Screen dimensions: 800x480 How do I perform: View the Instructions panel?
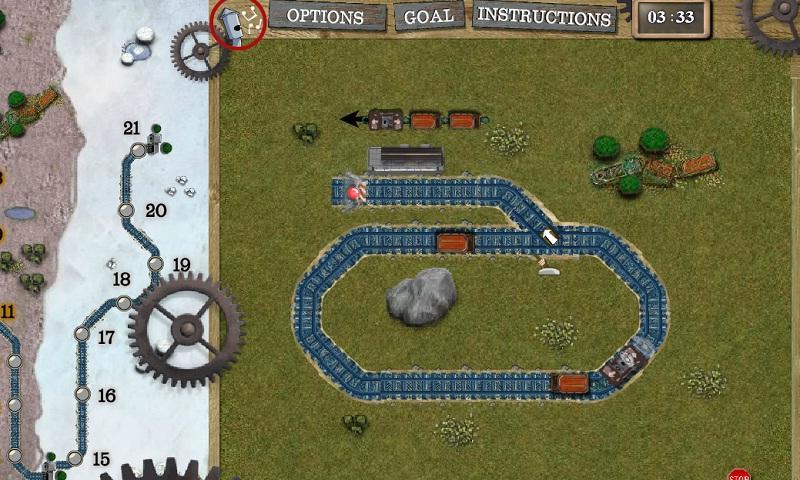(543, 17)
